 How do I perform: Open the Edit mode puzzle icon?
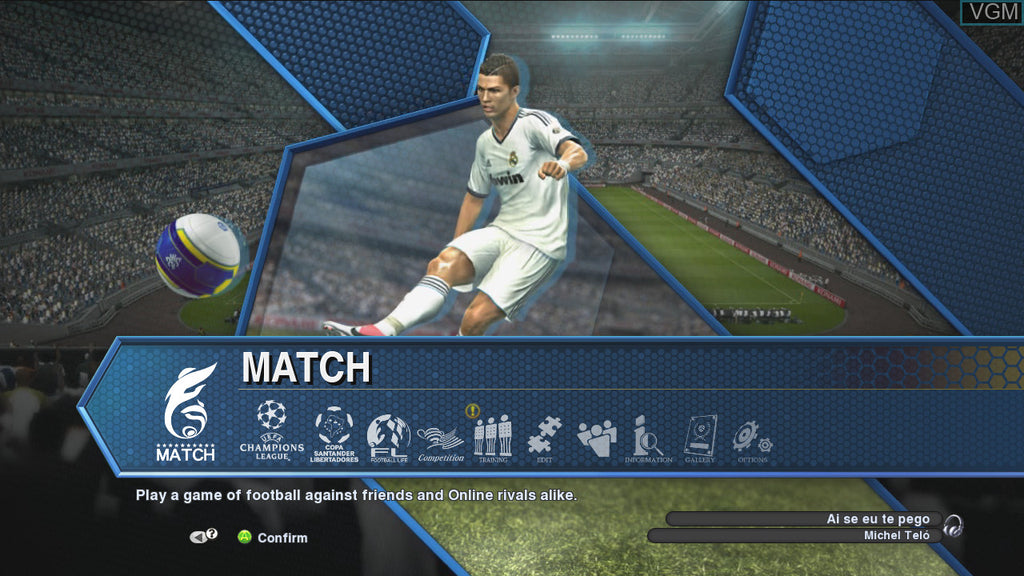tap(544, 438)
